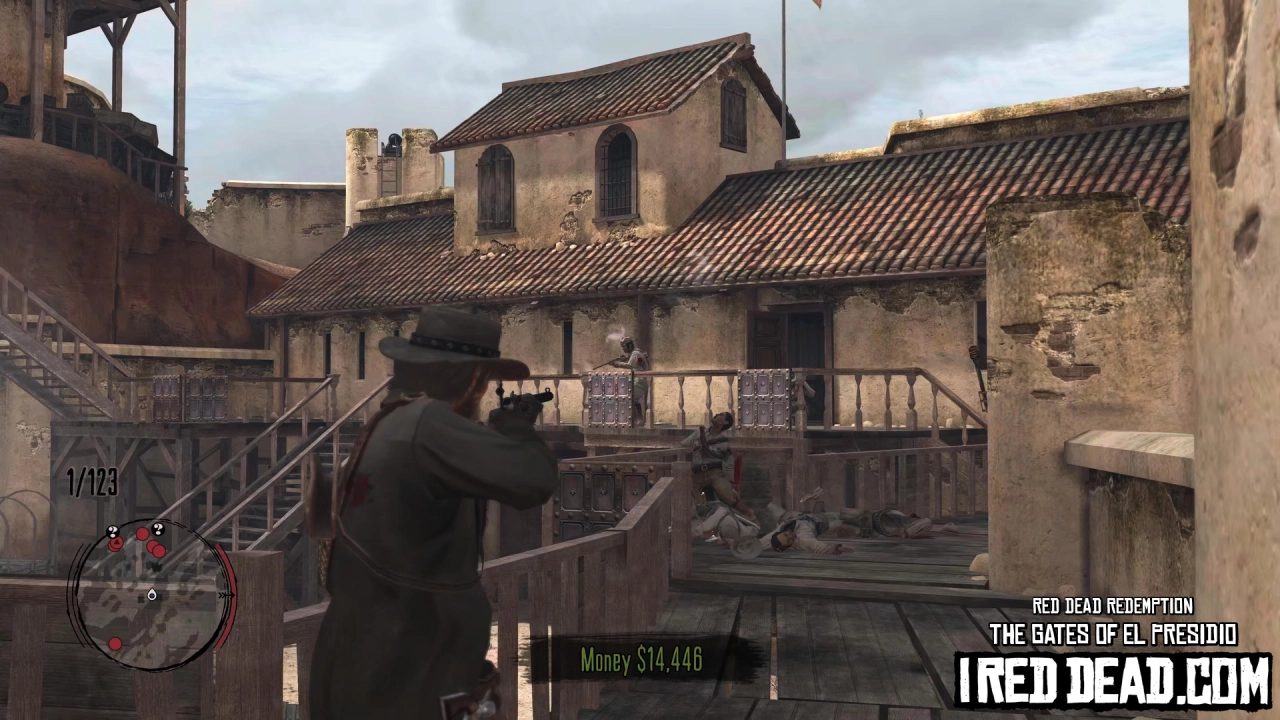
Task: Click the left question mark stranger icon on minimap
Action: click(x=113, y=531)
